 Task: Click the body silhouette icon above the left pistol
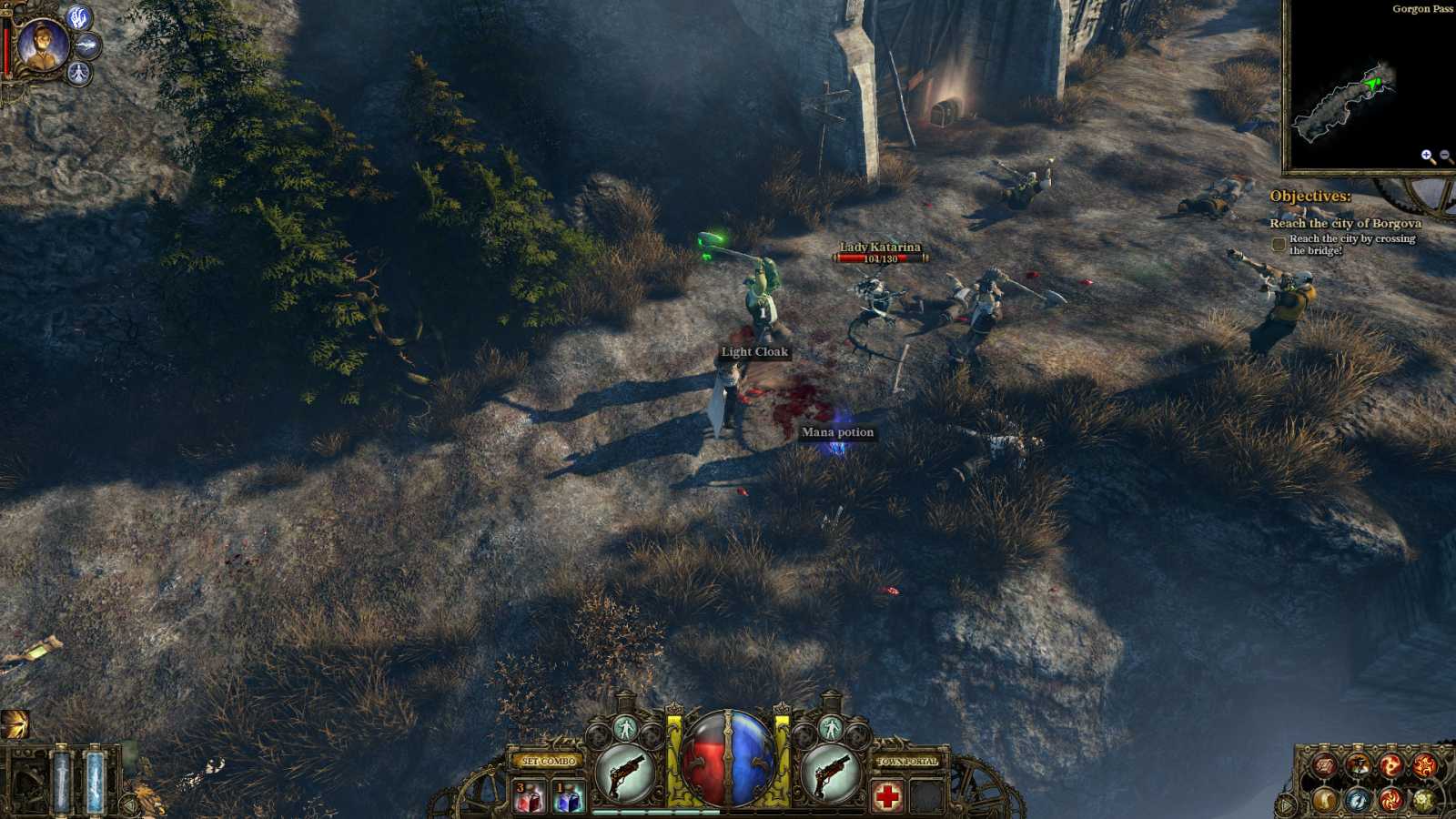626,727
